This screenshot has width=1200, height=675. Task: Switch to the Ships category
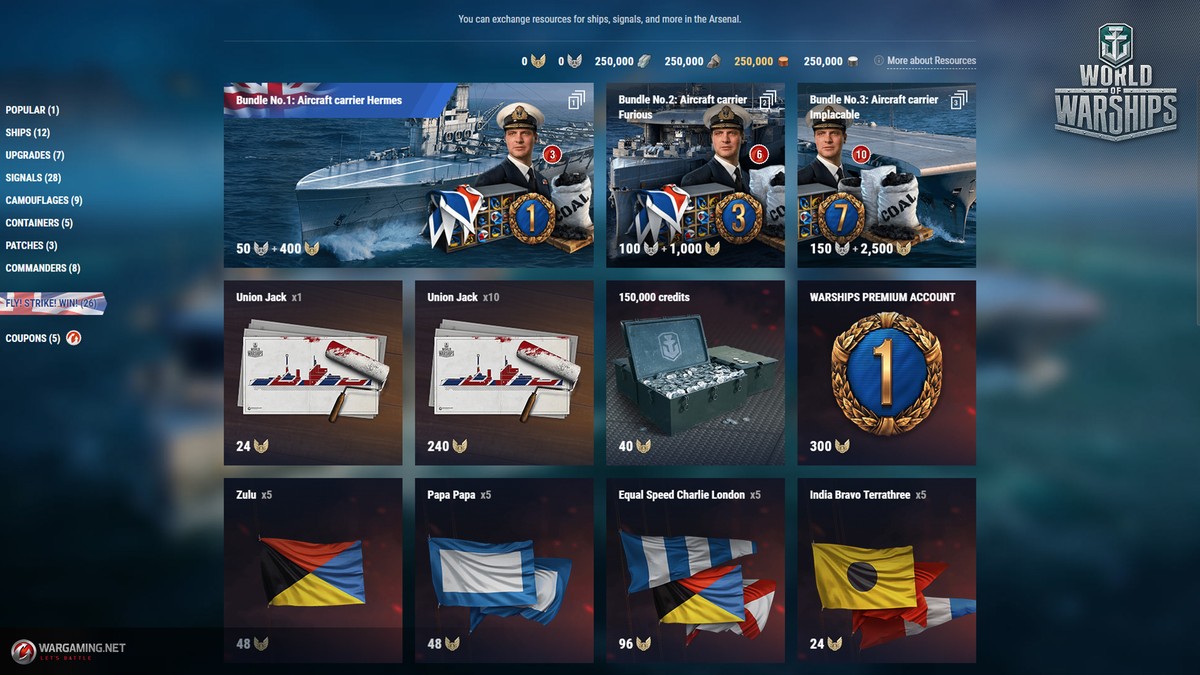(28, 133)
